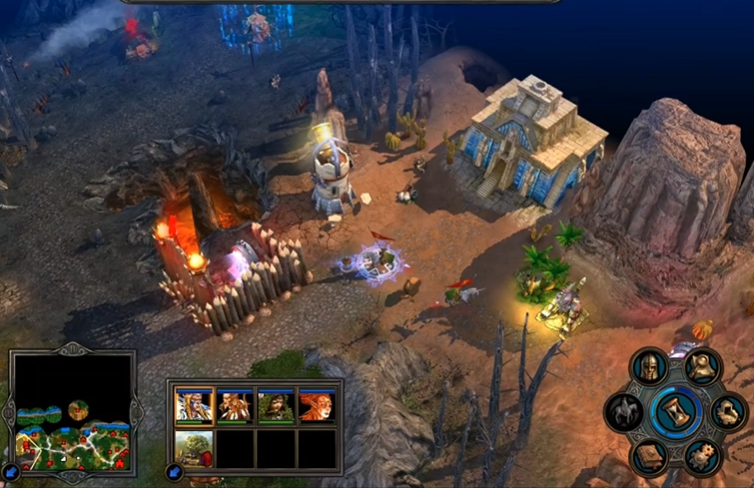The height and width of the screenshot is (488, 754).
Task: Pick the orange-haired hero portrait
Action: pos(316,406)
